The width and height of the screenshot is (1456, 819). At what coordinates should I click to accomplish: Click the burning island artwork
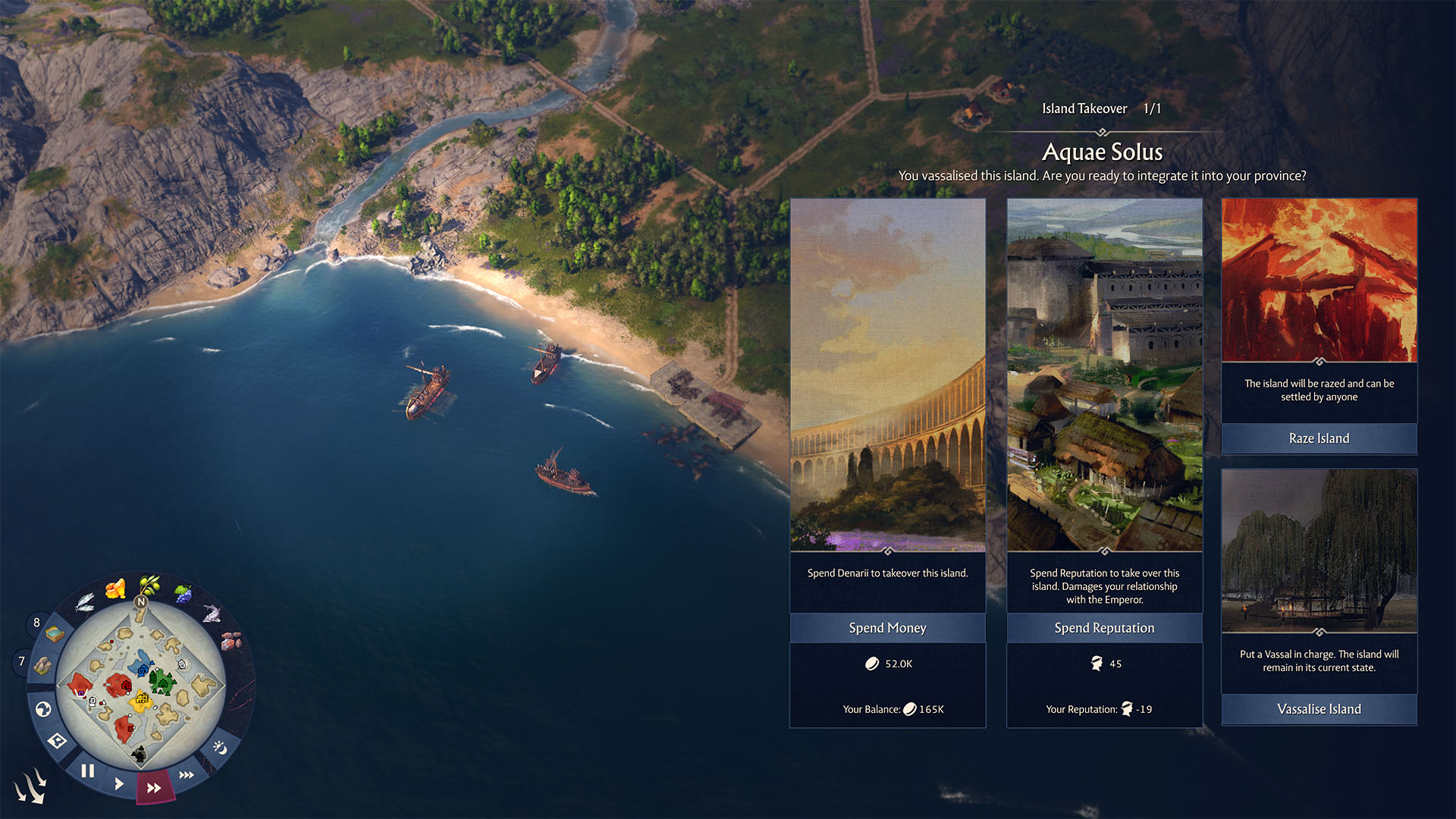click(x=1319, y=280)
